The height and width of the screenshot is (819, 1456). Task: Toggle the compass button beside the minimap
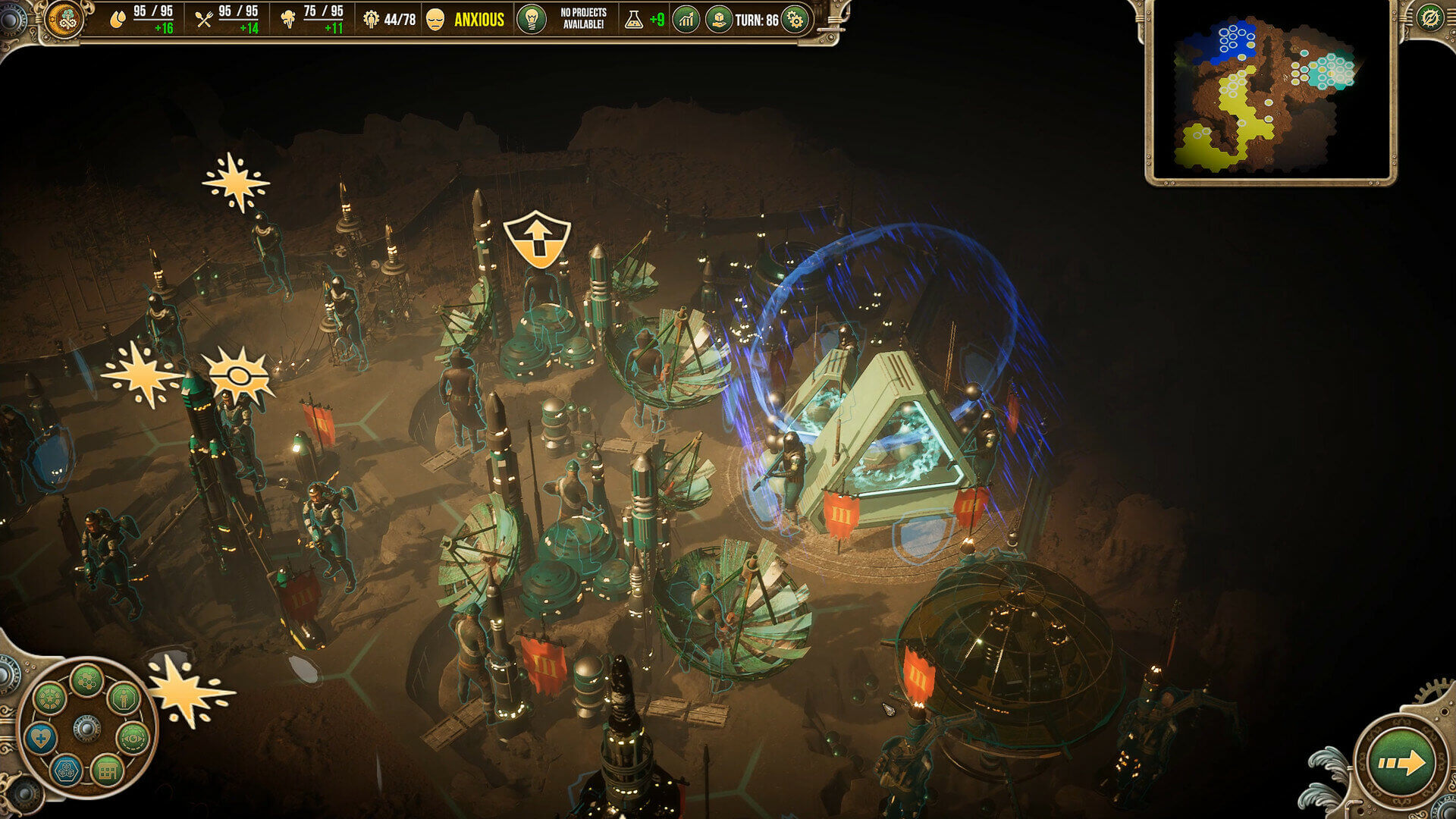pyautogui.click(x=1430, y=17)
